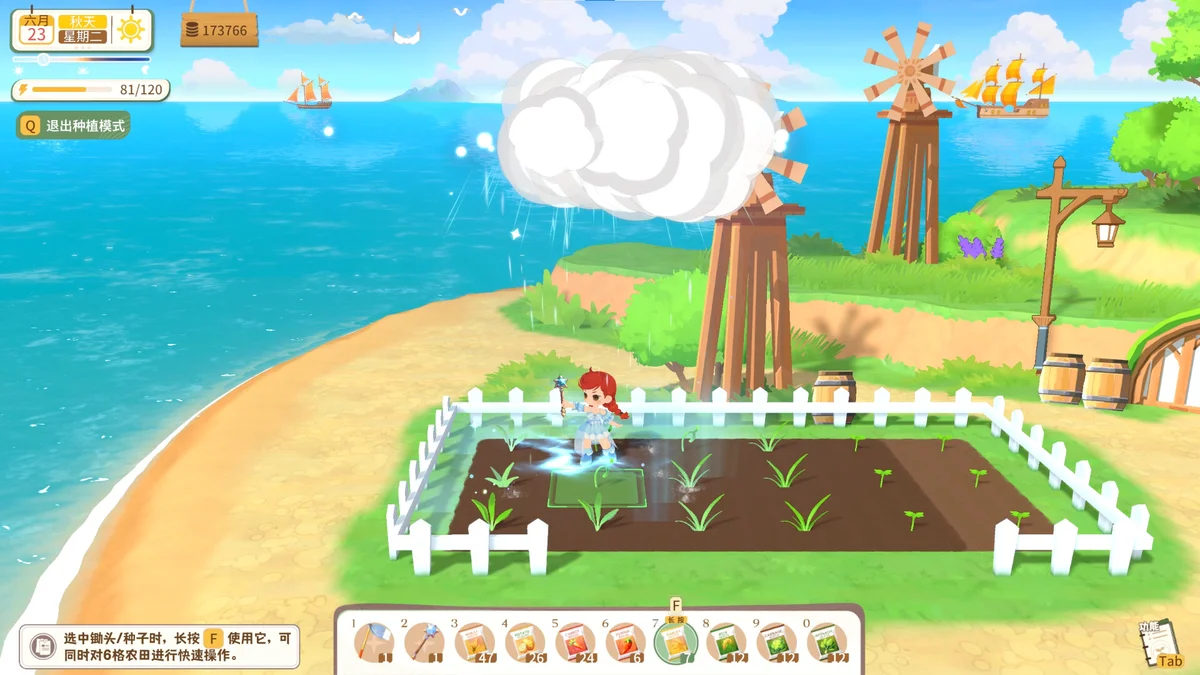Screen dimensions: 1200x675
Task: Exit planting mode via 退出种植模式 button
Action: click(x=73, y=126)
